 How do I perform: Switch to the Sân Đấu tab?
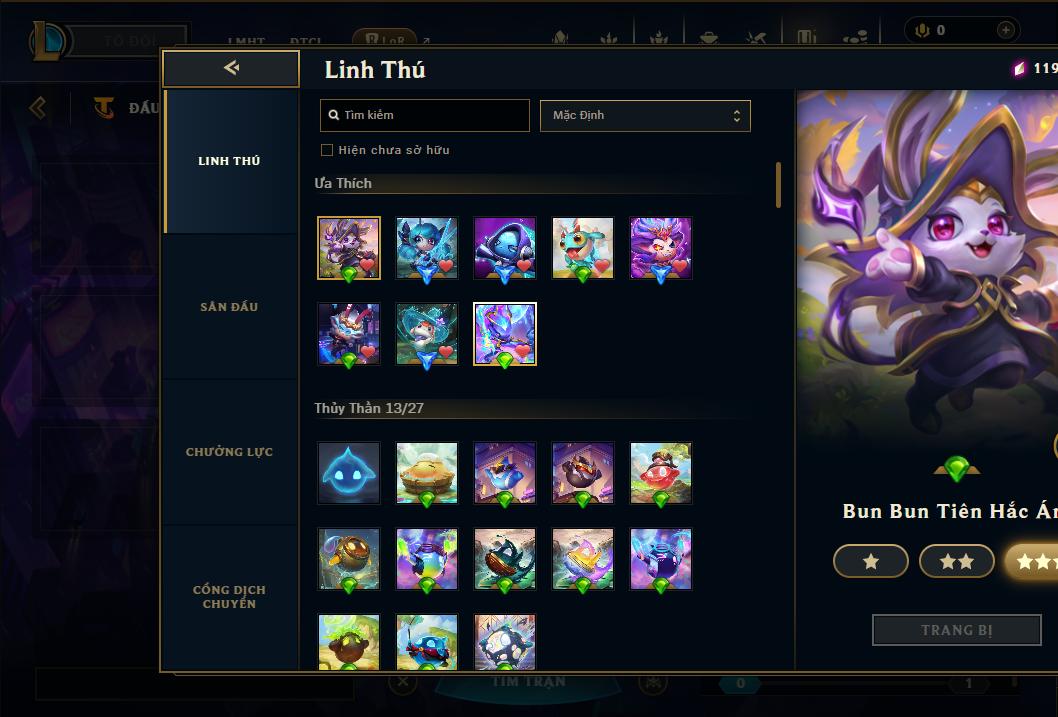point(229,307)
